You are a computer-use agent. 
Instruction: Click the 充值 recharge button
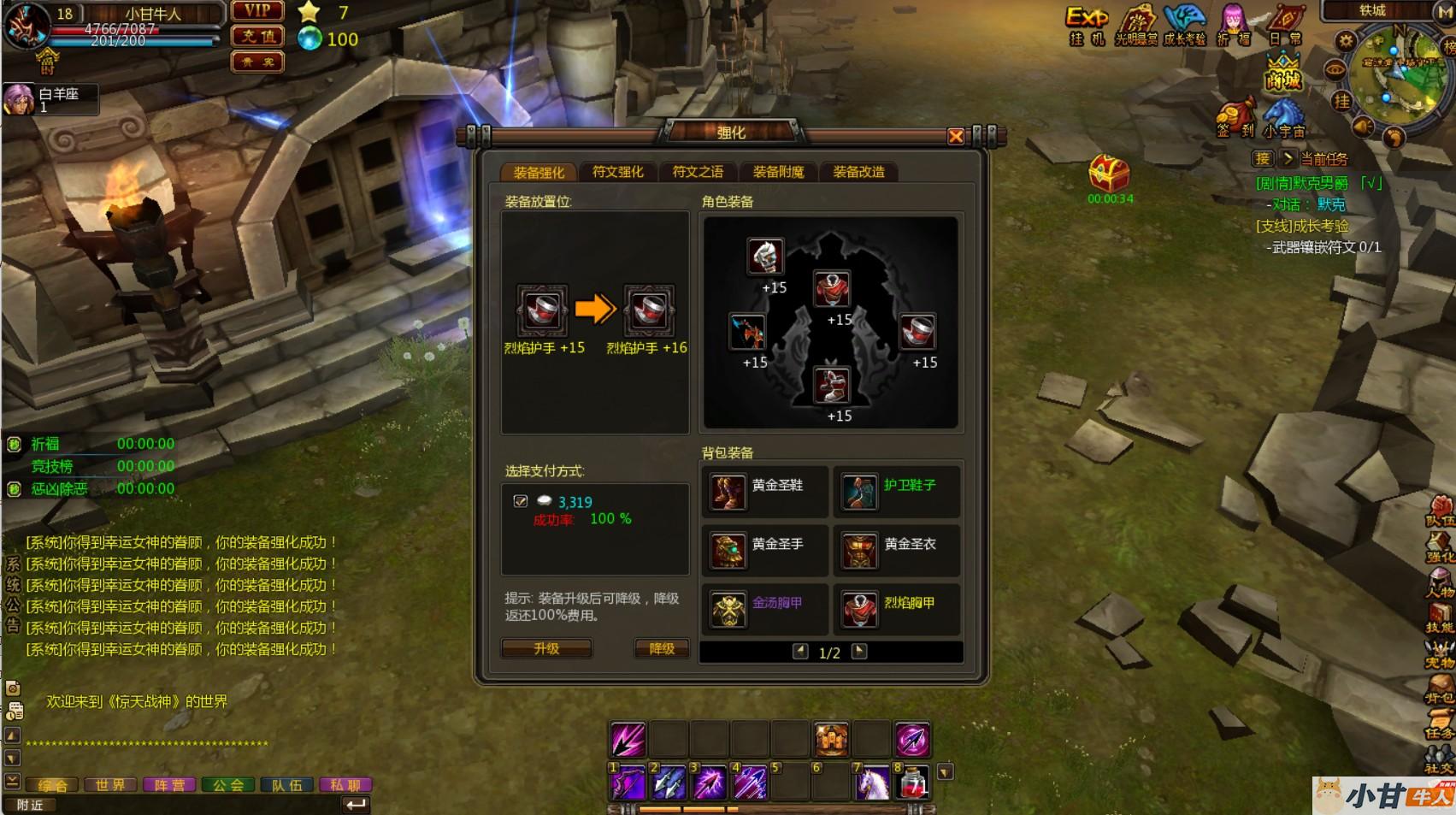point(257,37)
